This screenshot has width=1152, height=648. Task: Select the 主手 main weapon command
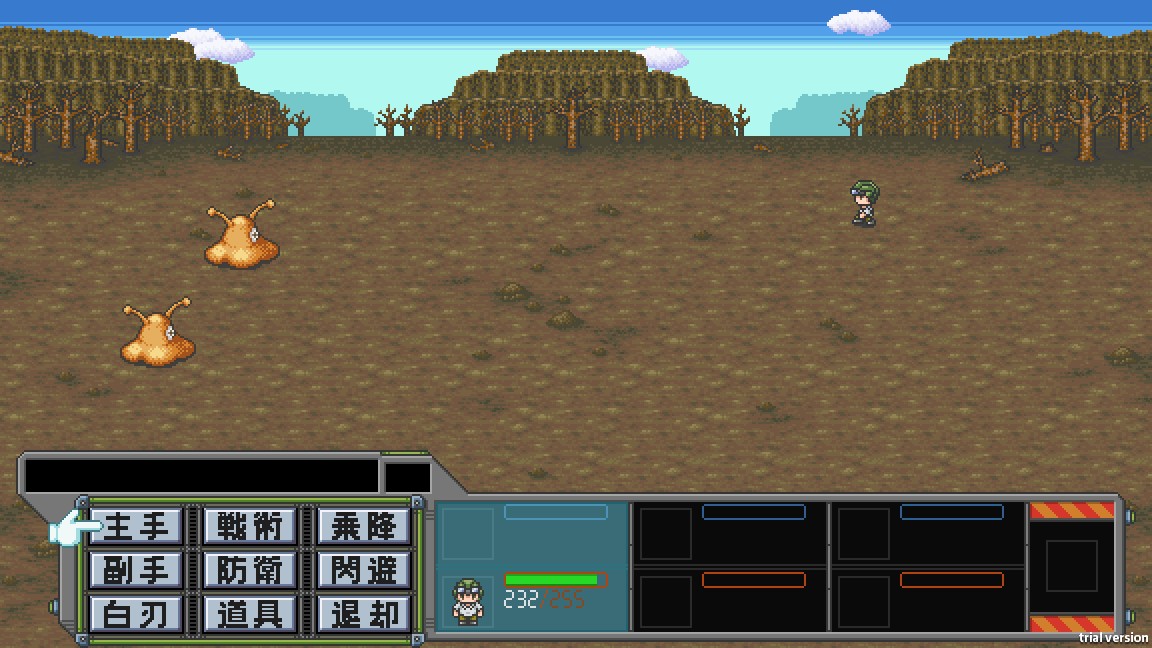(x=137, y=526)
